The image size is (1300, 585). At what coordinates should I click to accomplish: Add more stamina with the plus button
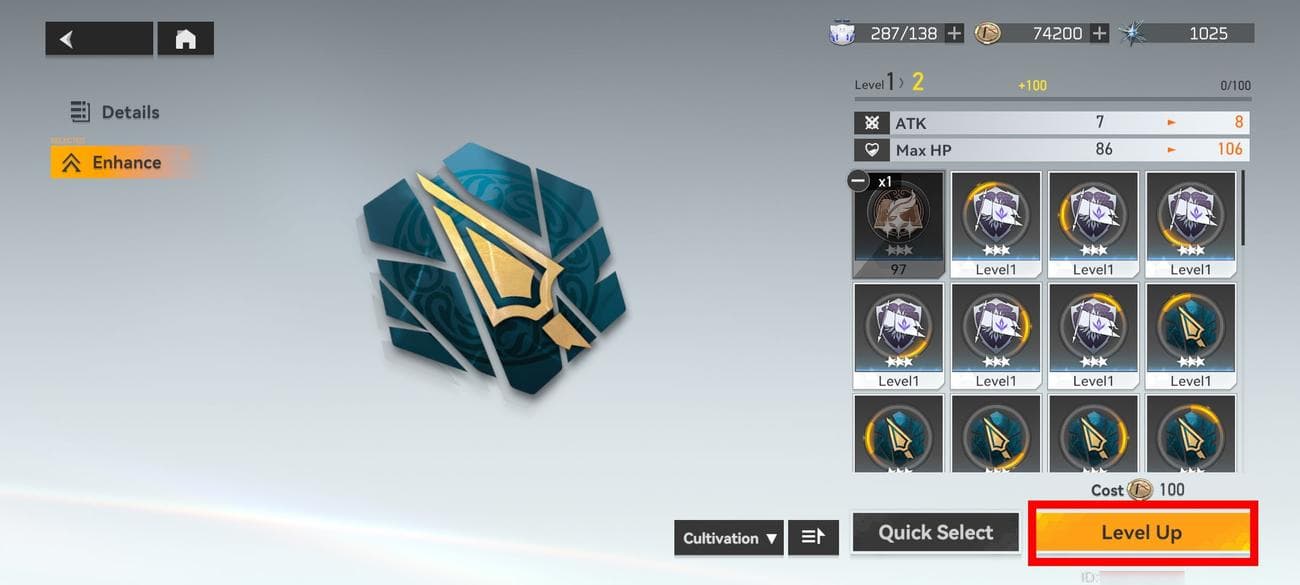coord(955,34)
